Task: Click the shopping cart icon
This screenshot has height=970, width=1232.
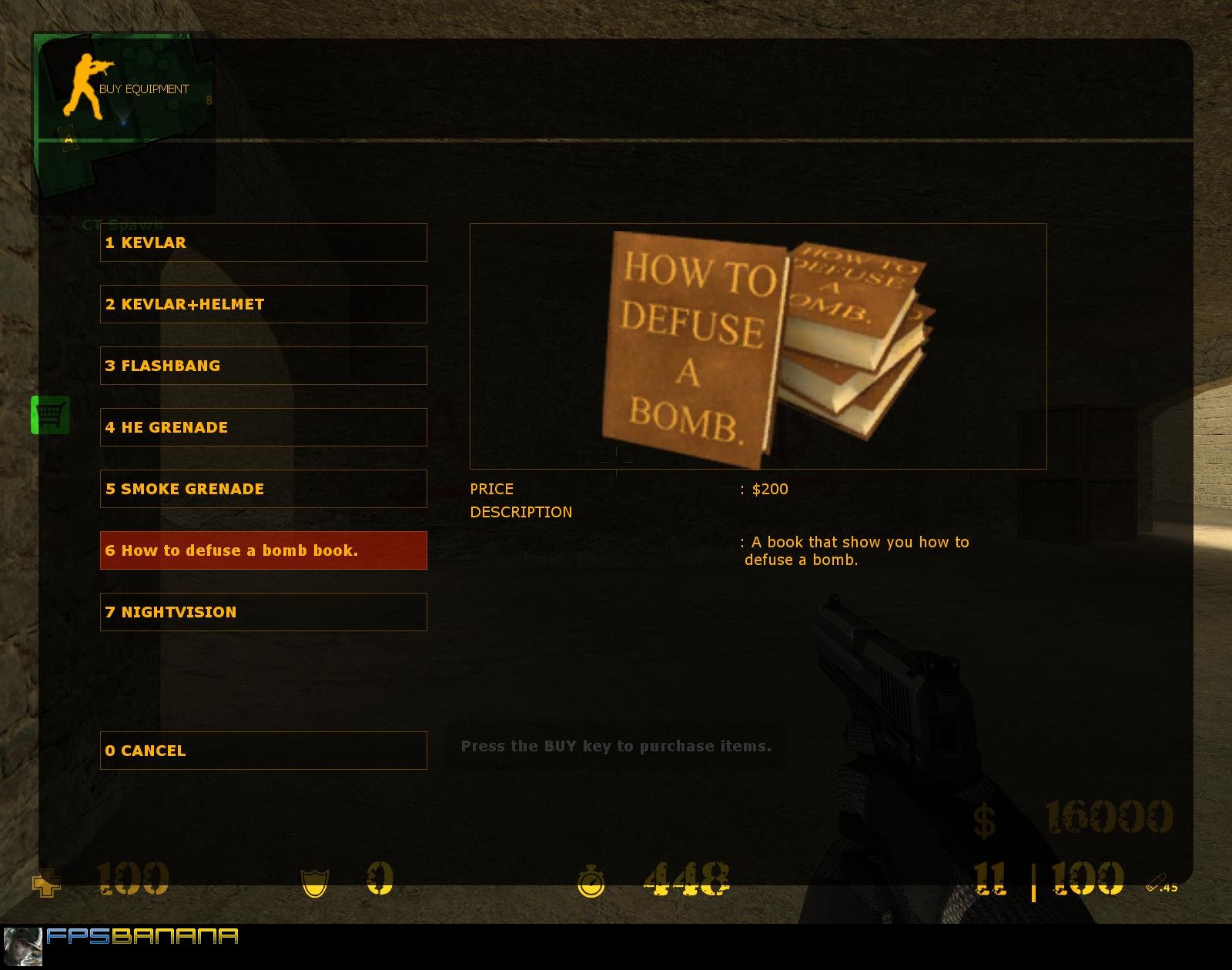Action: click(51, 414)
